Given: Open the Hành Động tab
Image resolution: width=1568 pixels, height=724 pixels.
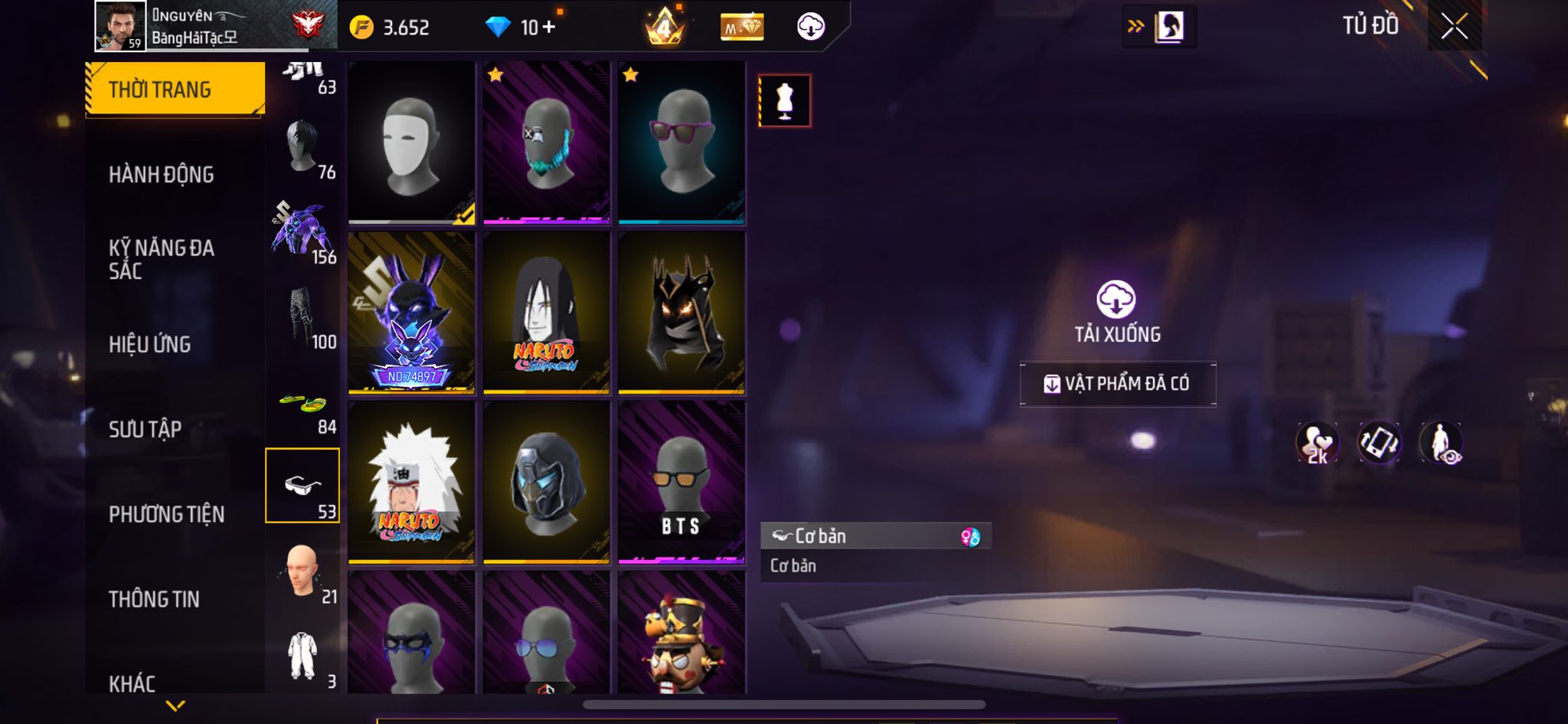Looking at the screenshot, I should pos(162,175).
